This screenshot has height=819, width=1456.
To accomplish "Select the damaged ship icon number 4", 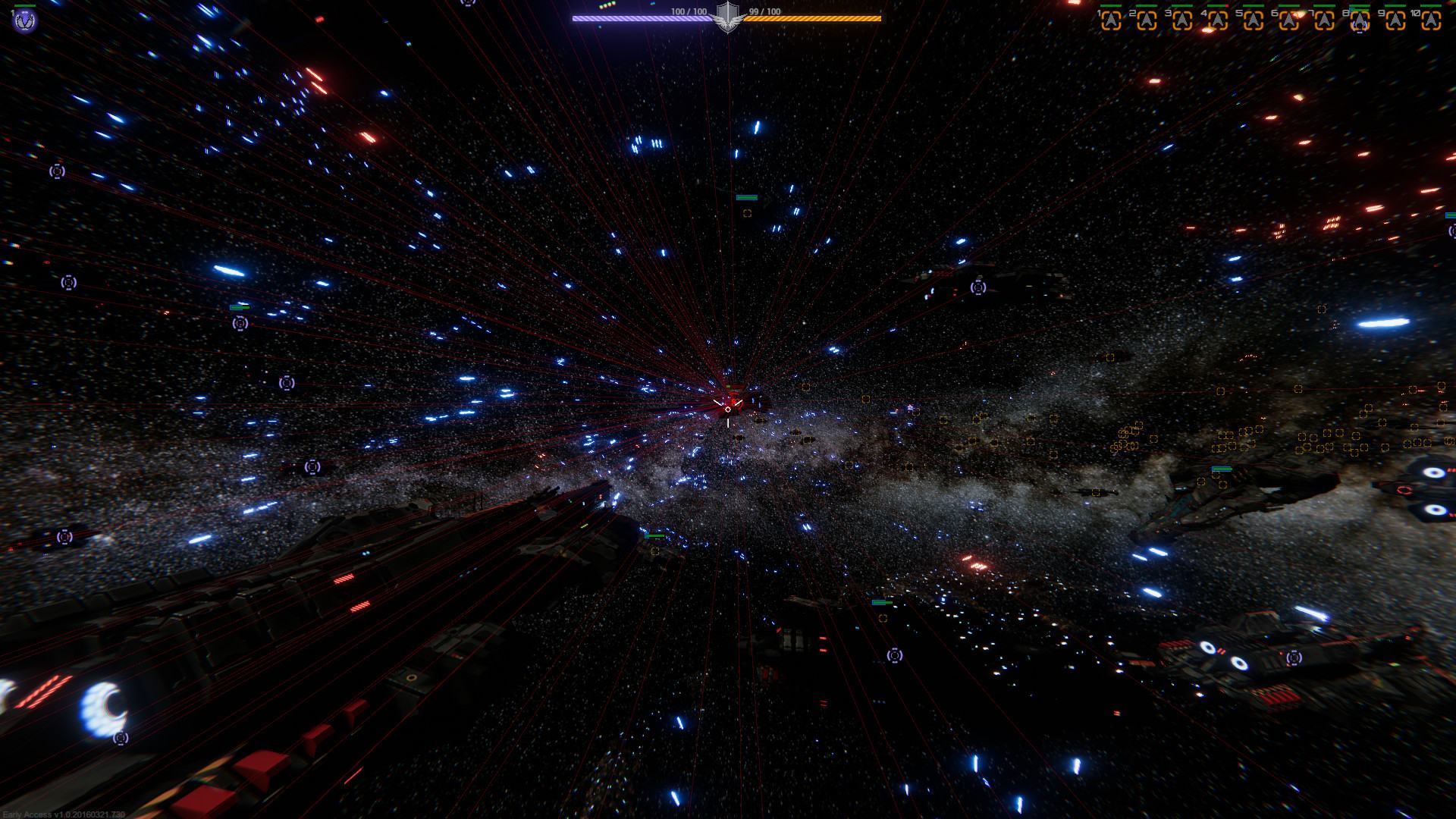I will coord(1218,20).
